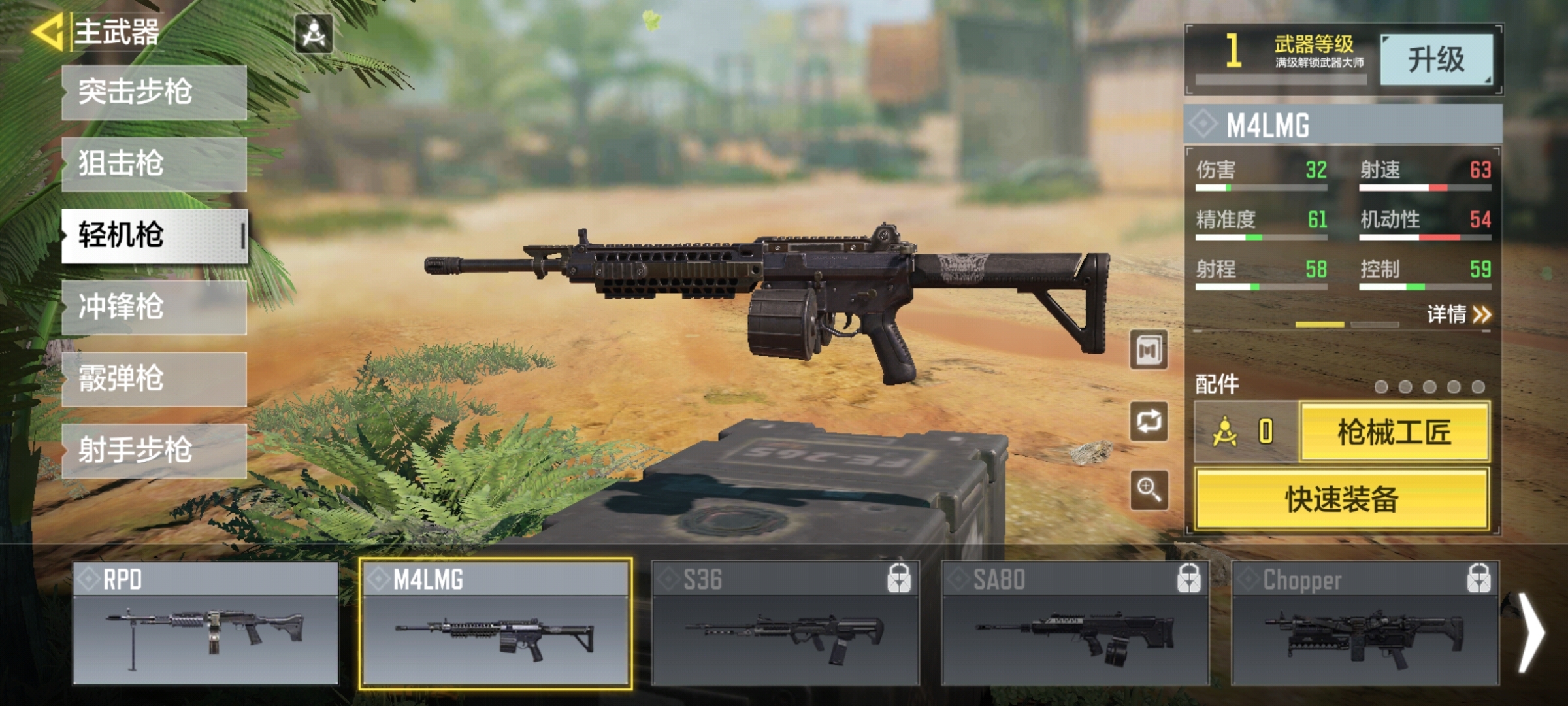Image resolution: width=1568 pixels, height=706 pixels.
Task: Click the circular-arrows swap icon
Action: click(1149, 421)
